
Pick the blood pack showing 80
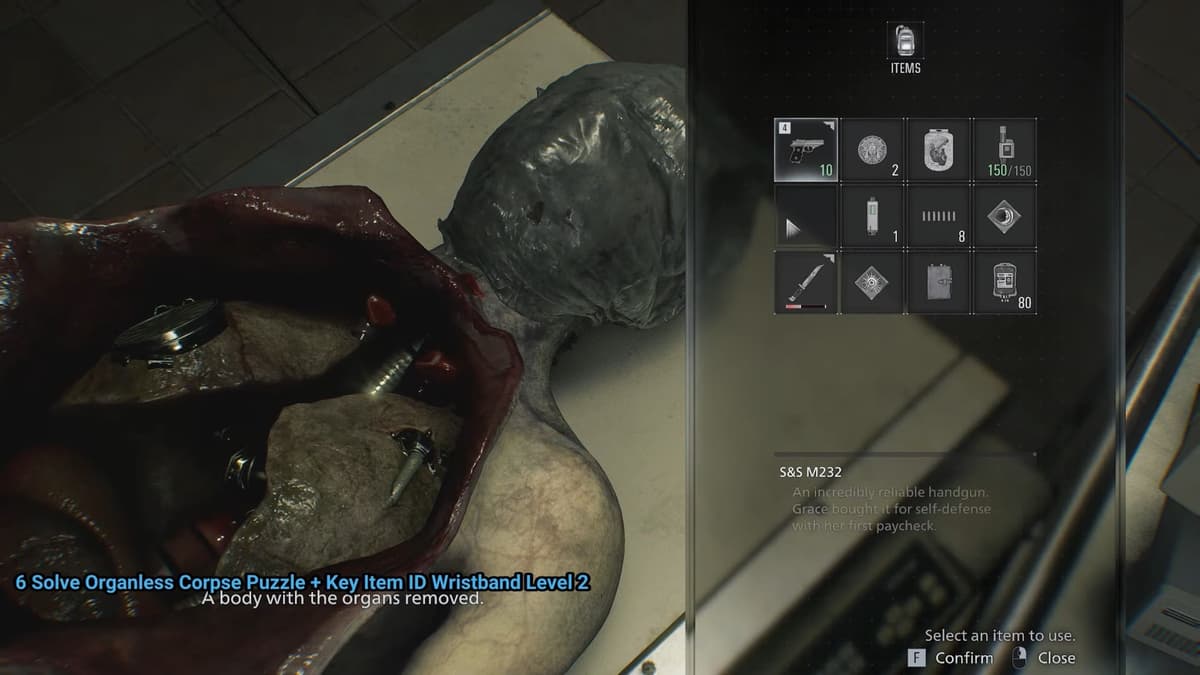pyautogui.click(x=1004, y=281)
